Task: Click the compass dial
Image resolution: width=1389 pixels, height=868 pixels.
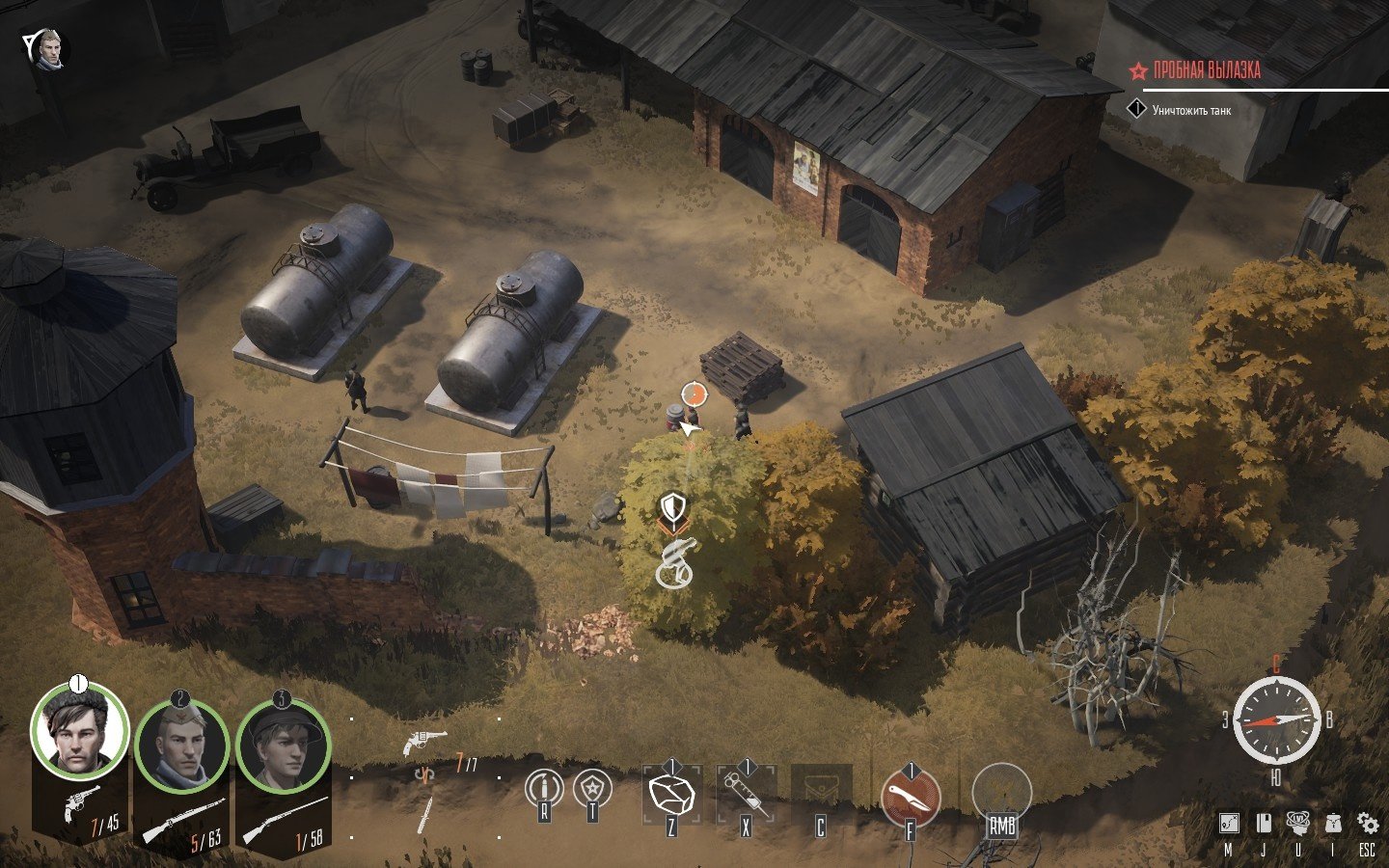Action: [1276, 720]
